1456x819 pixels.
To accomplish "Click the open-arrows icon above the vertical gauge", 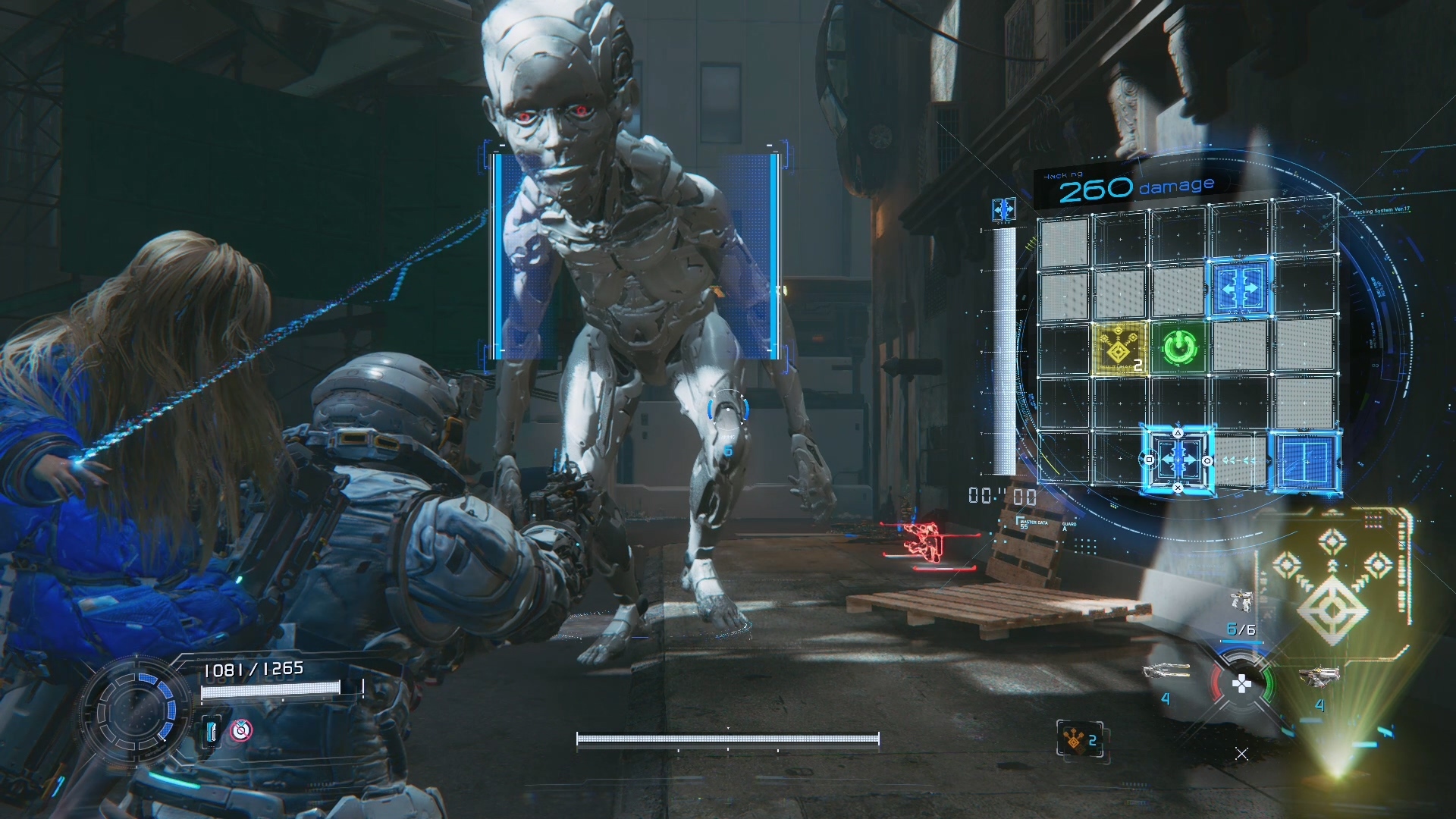I will (x=1004, y=209).
